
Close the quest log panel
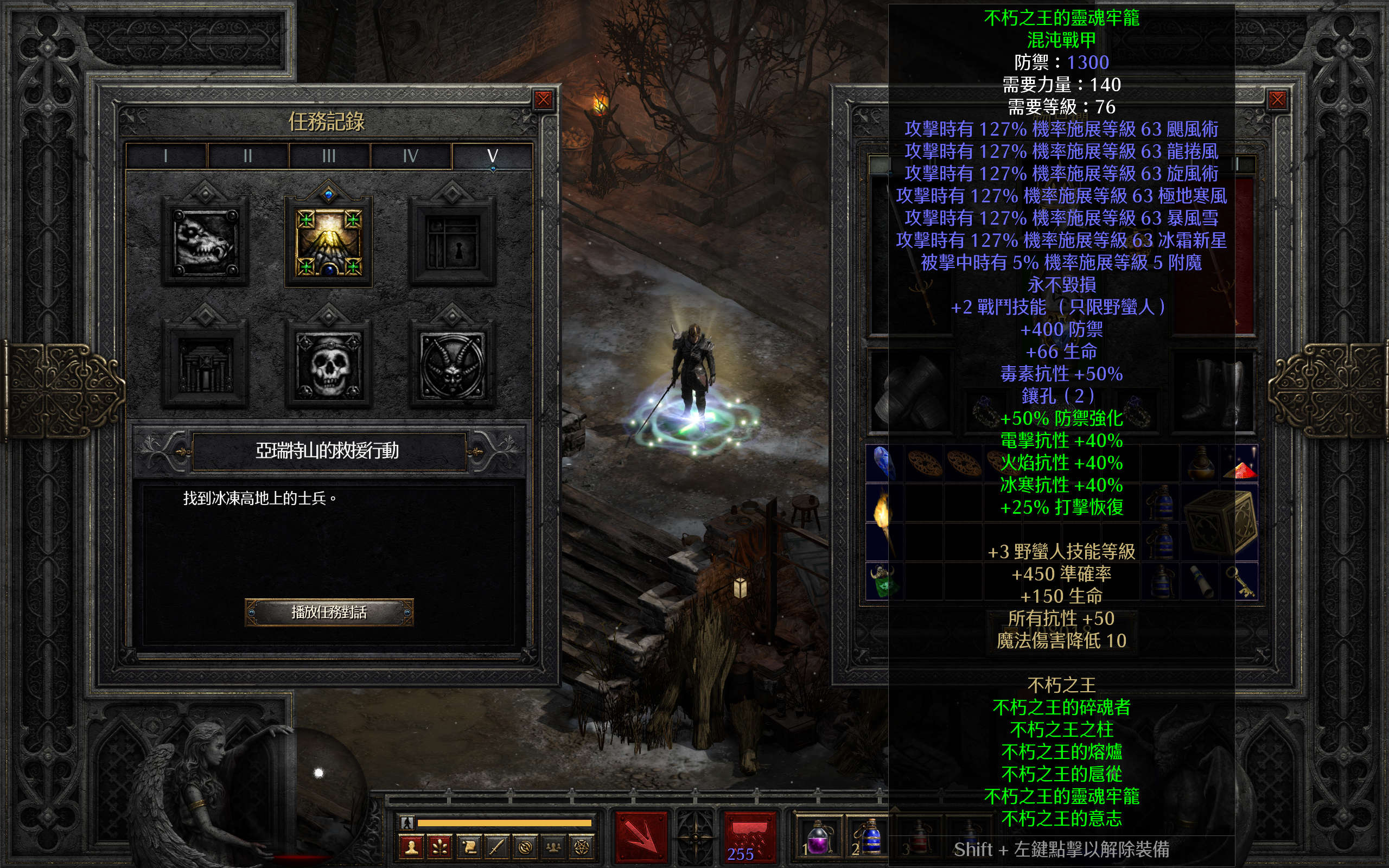click(543, 100)
